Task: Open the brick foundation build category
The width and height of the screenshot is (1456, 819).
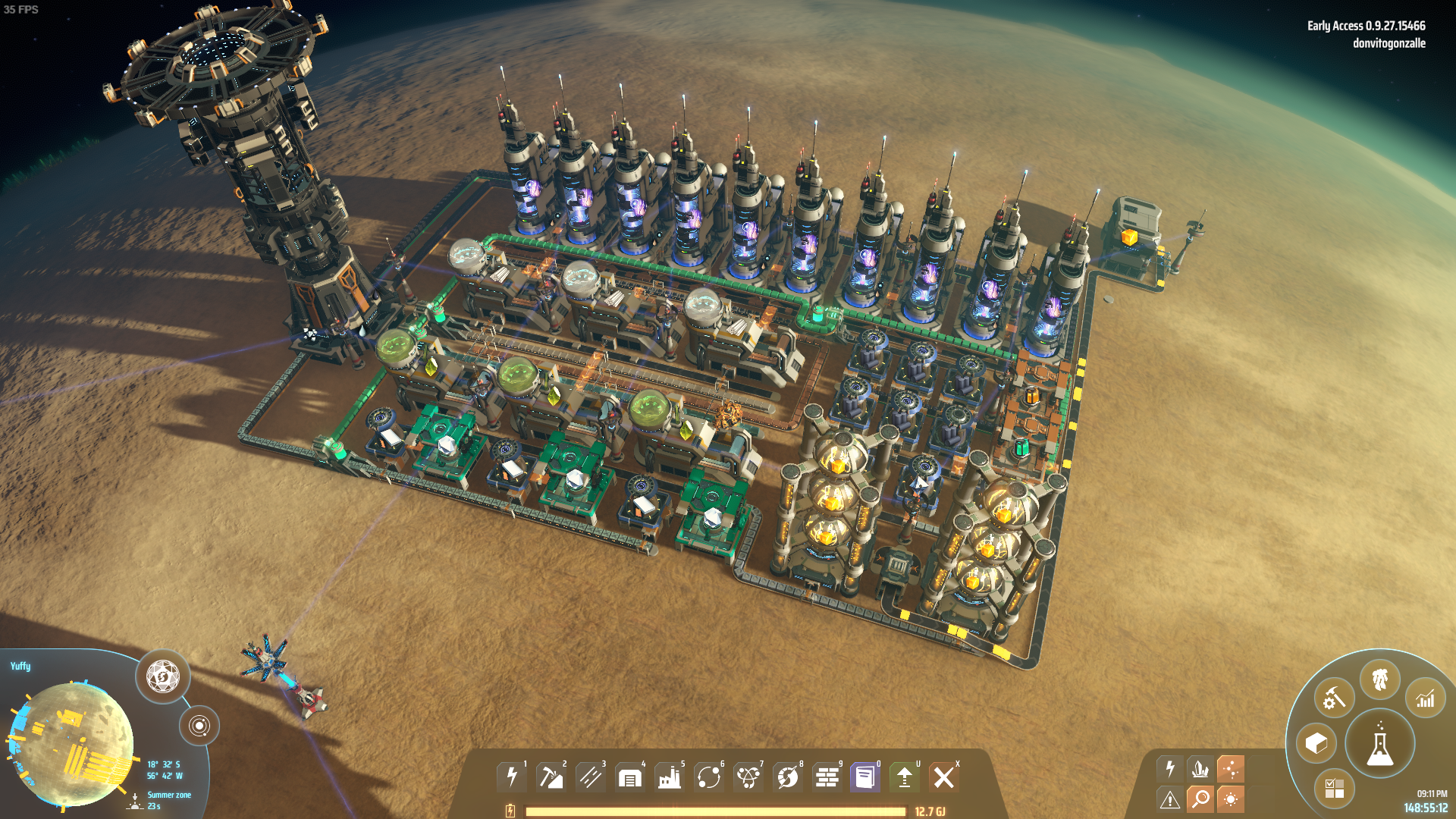Action: coord(827,777)
